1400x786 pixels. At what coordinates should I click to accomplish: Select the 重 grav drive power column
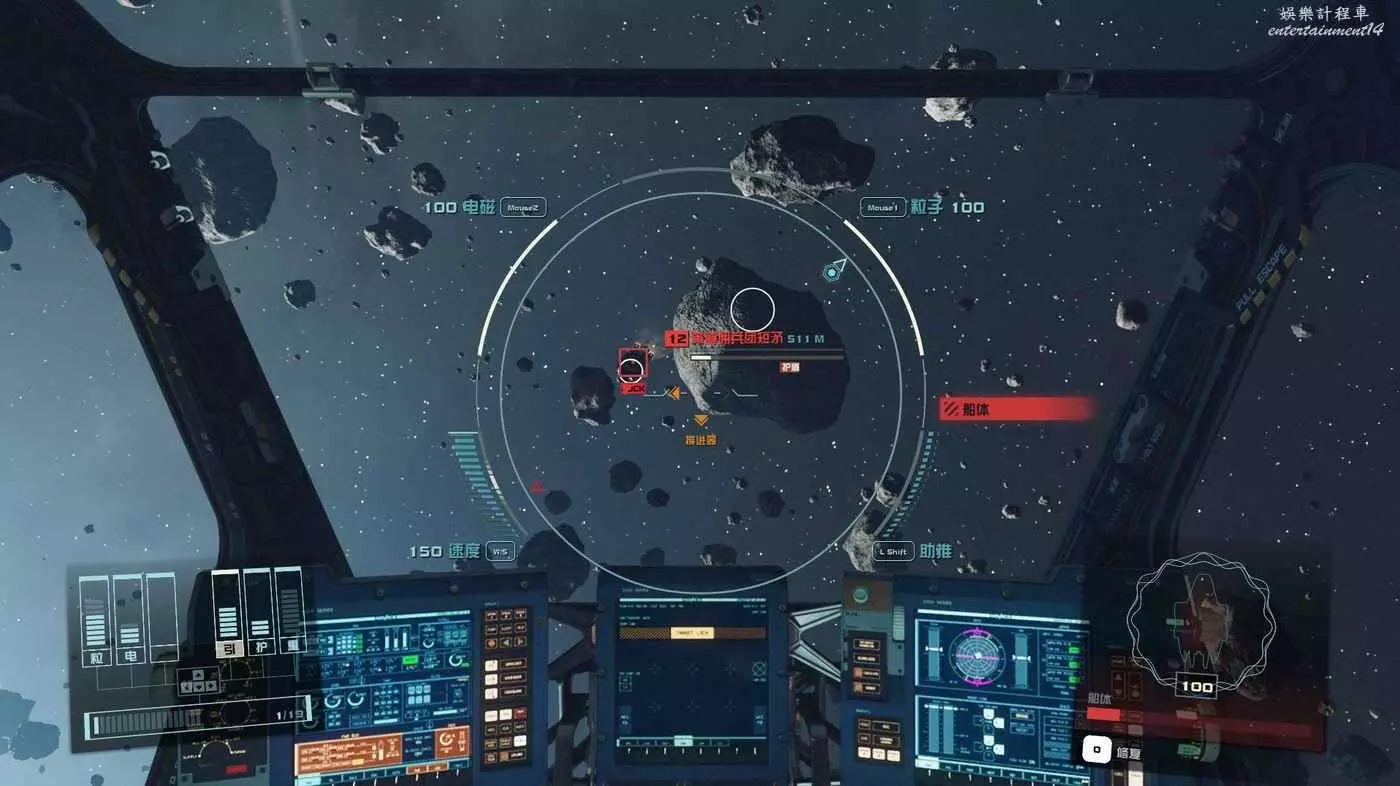coord(289,610)
